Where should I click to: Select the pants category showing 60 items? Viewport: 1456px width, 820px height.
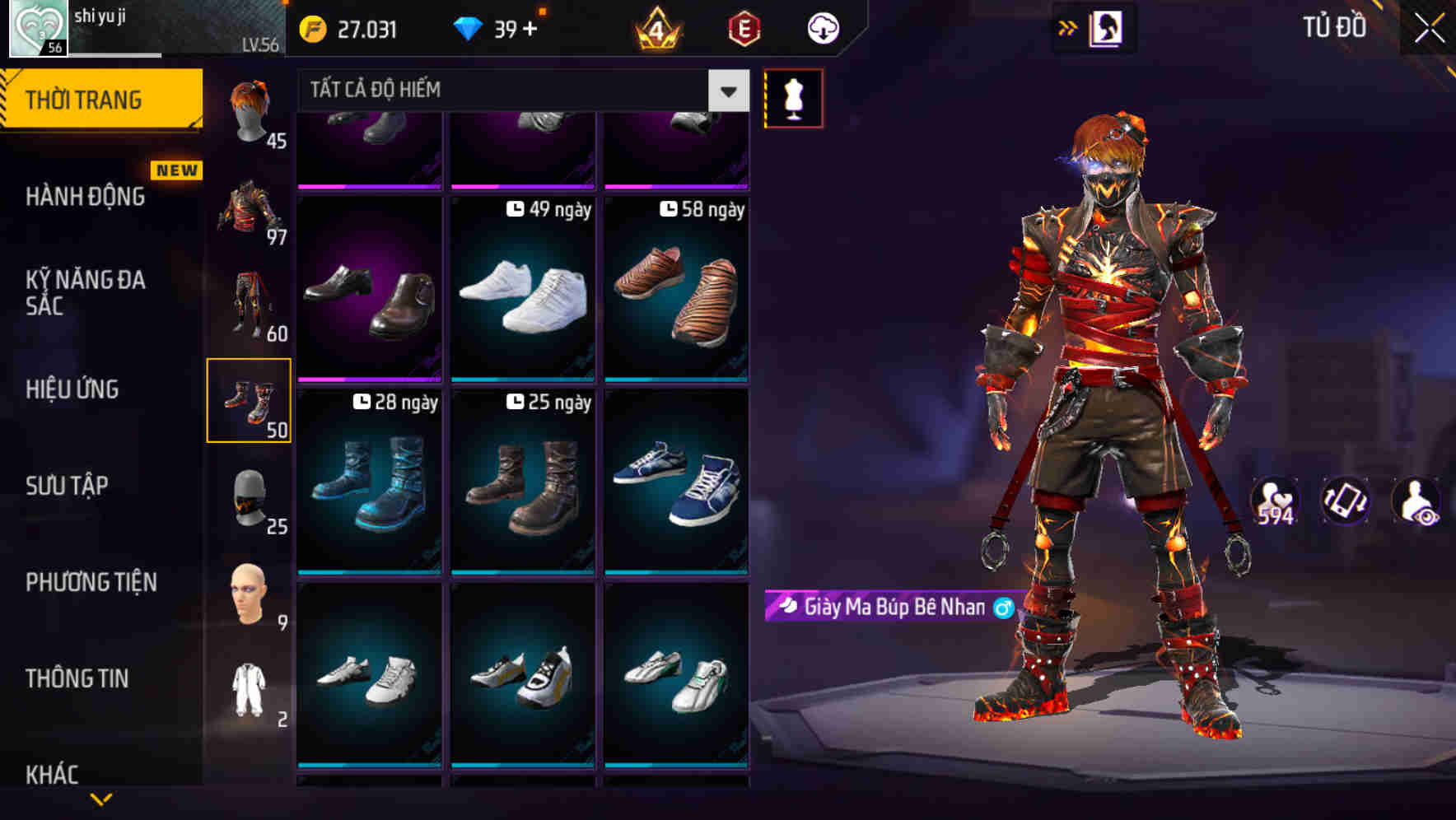point(249,301)
